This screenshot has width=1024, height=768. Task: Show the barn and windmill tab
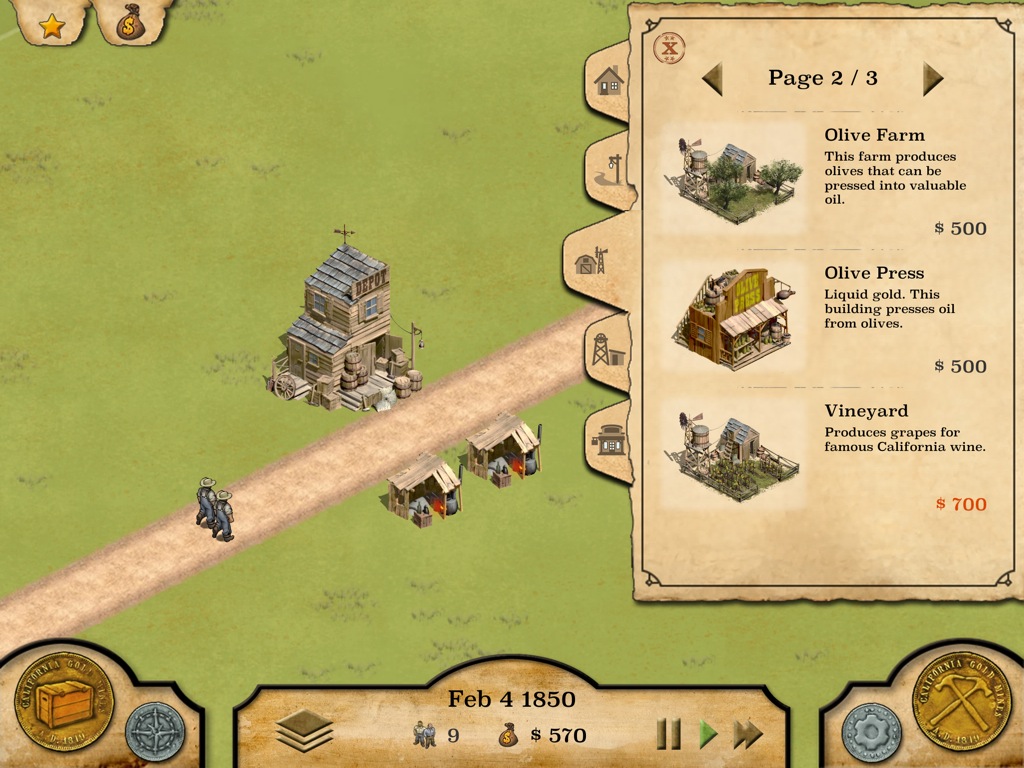590,262
